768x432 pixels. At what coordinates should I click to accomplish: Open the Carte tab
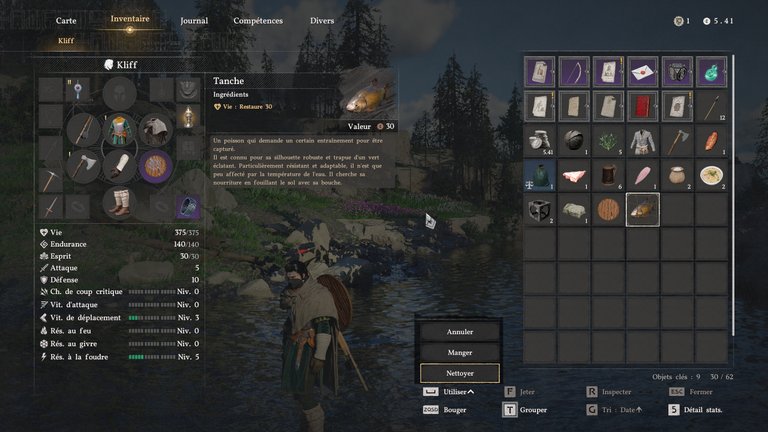[x=66, y=20]
